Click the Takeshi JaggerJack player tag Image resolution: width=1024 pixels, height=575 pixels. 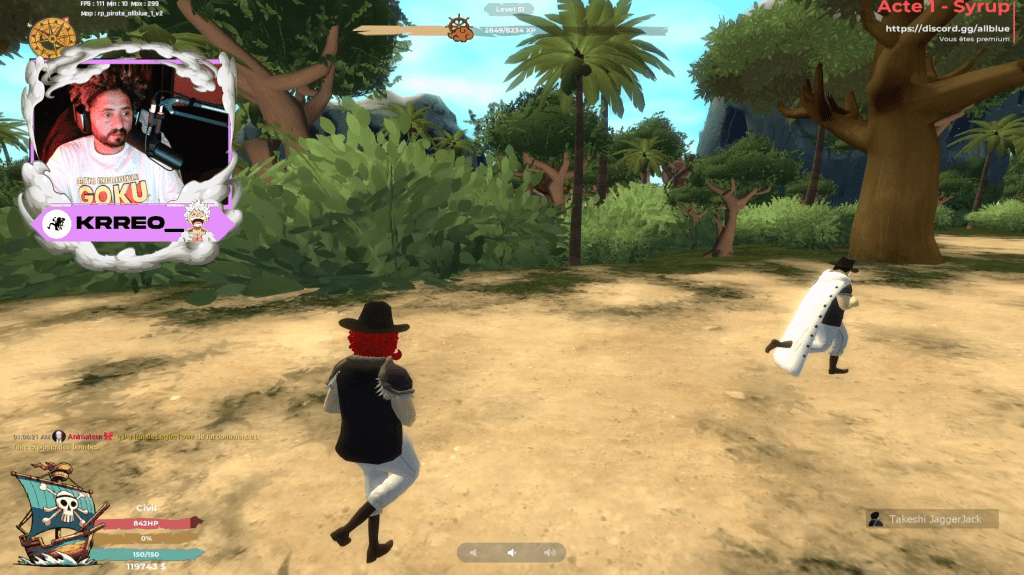[x=932, y=519]
